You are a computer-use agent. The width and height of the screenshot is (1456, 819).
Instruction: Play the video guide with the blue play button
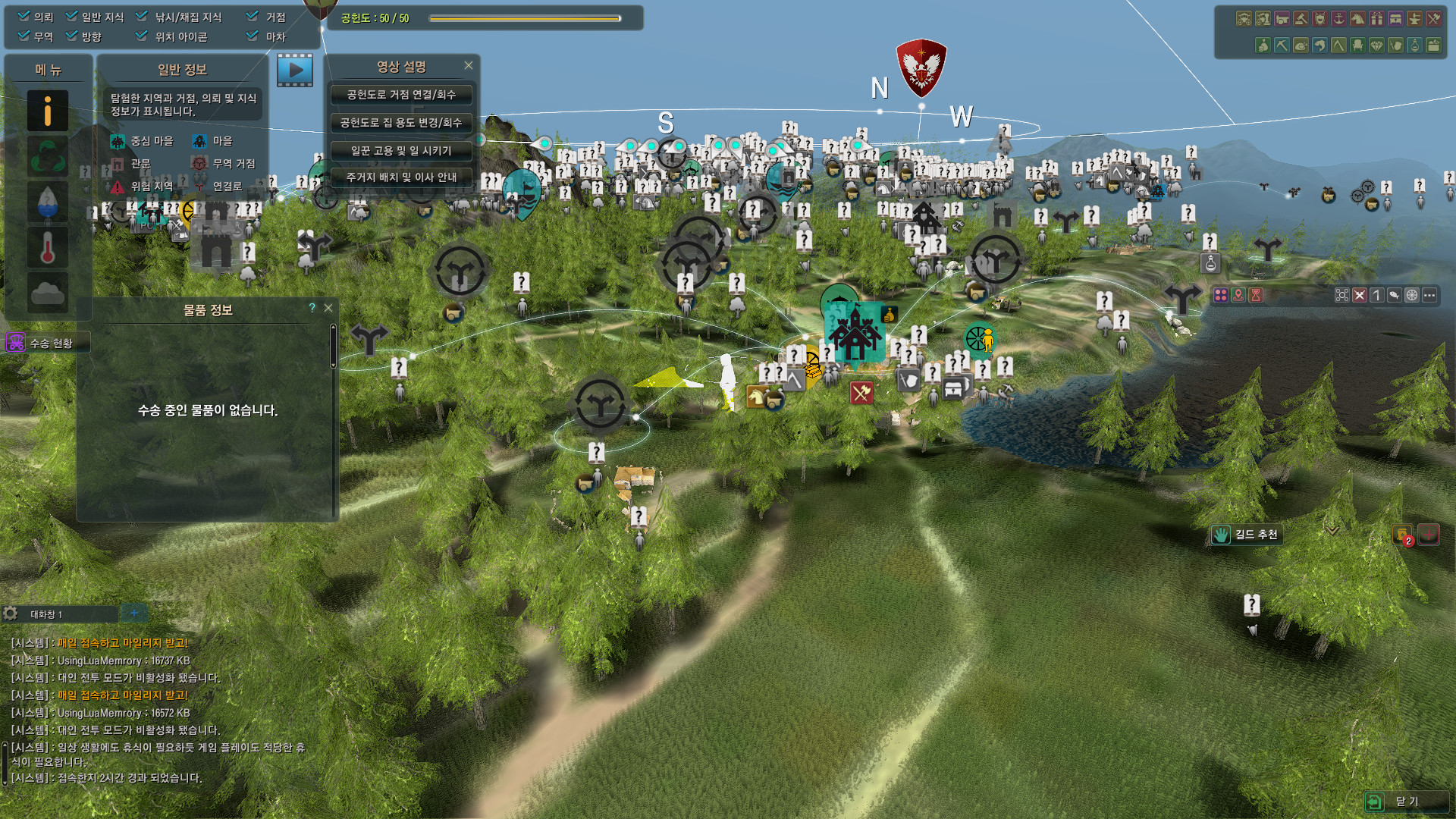(295, 71)
